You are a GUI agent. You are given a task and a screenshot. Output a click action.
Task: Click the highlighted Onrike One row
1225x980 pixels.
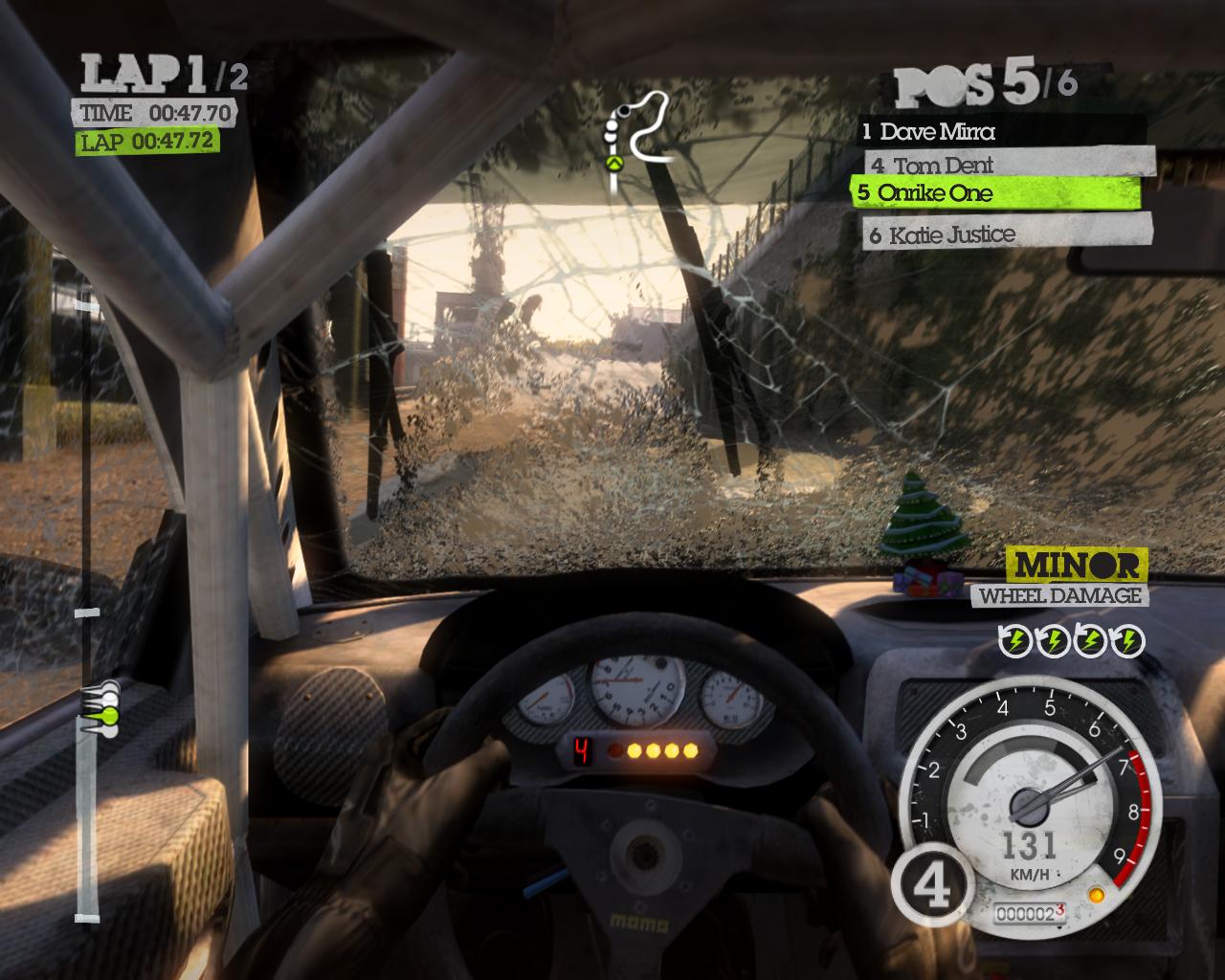coord(995,193)
